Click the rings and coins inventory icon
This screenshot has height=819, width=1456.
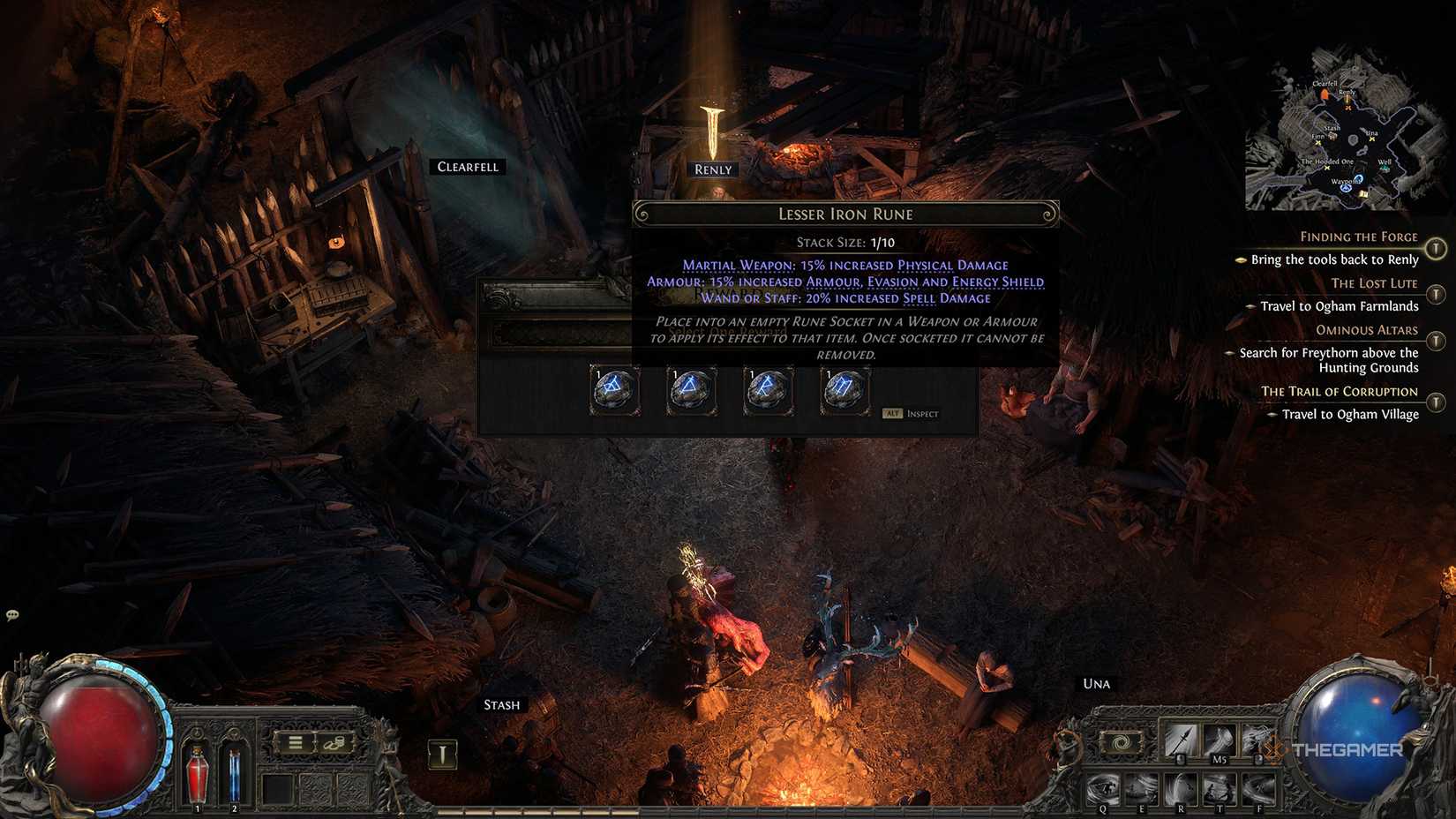coord(334,742)
